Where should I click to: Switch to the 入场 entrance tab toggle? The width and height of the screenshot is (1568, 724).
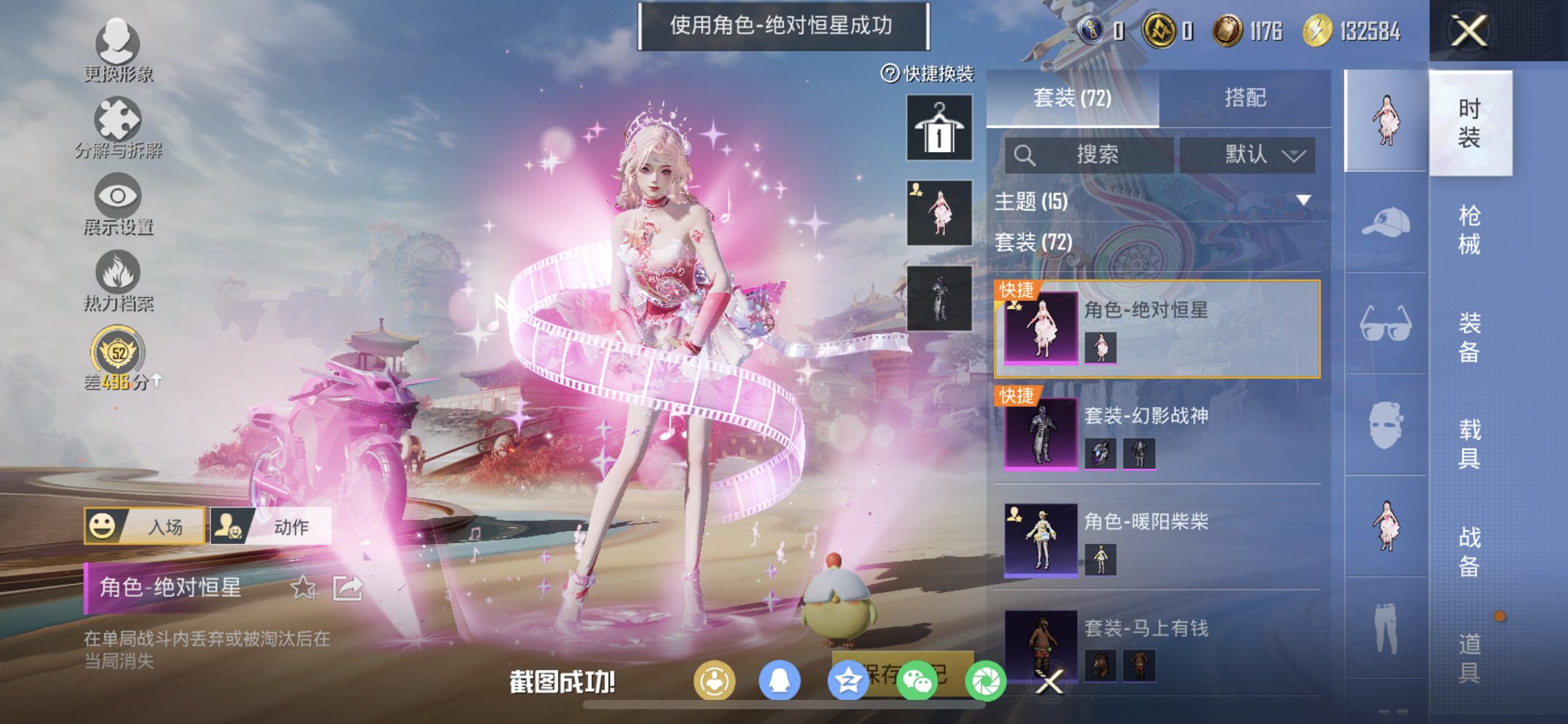tap(143, 527)
